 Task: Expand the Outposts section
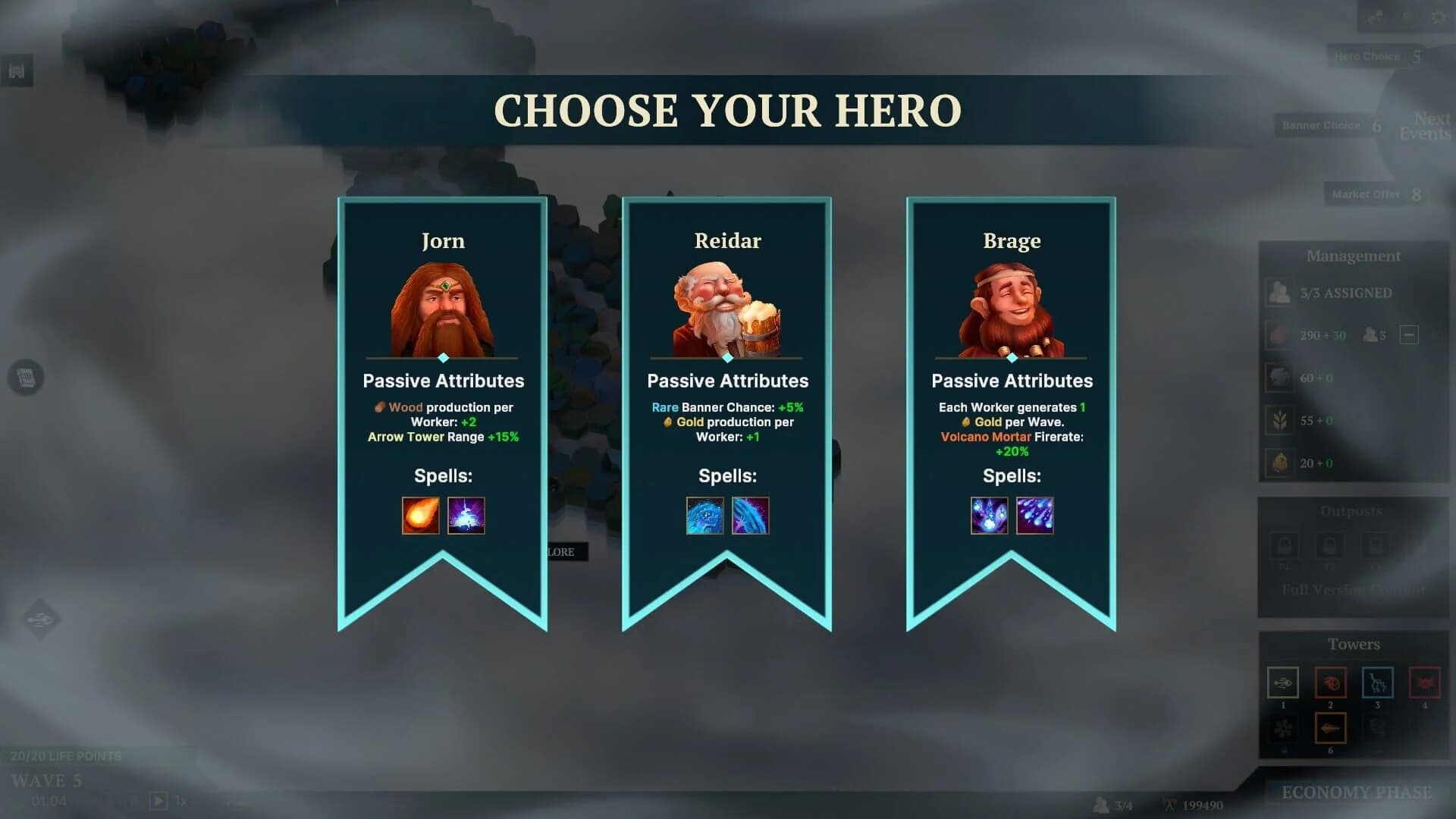[x=1353, y=511]
